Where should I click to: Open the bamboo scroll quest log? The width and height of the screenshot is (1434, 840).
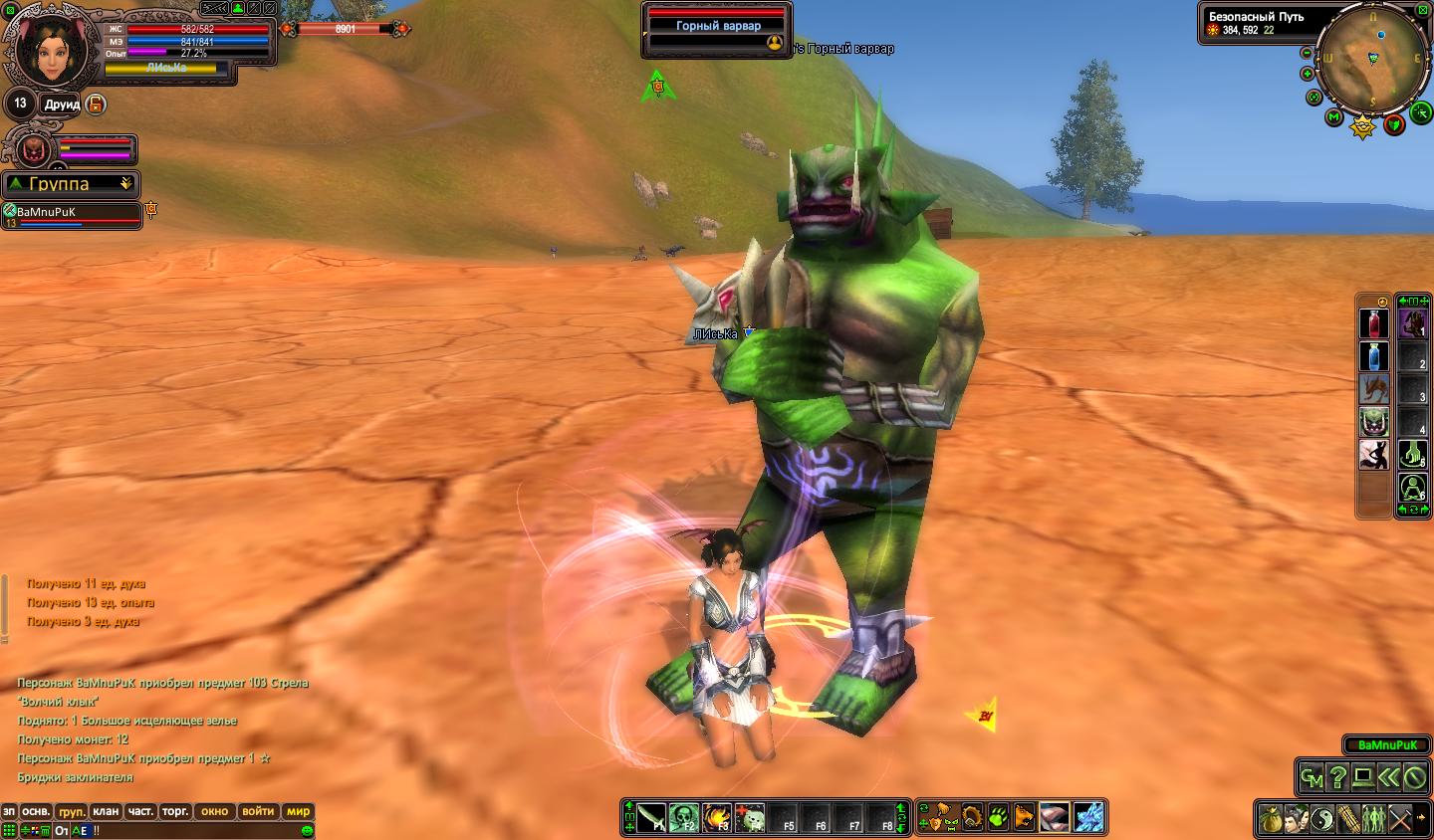pos(1348,820)
